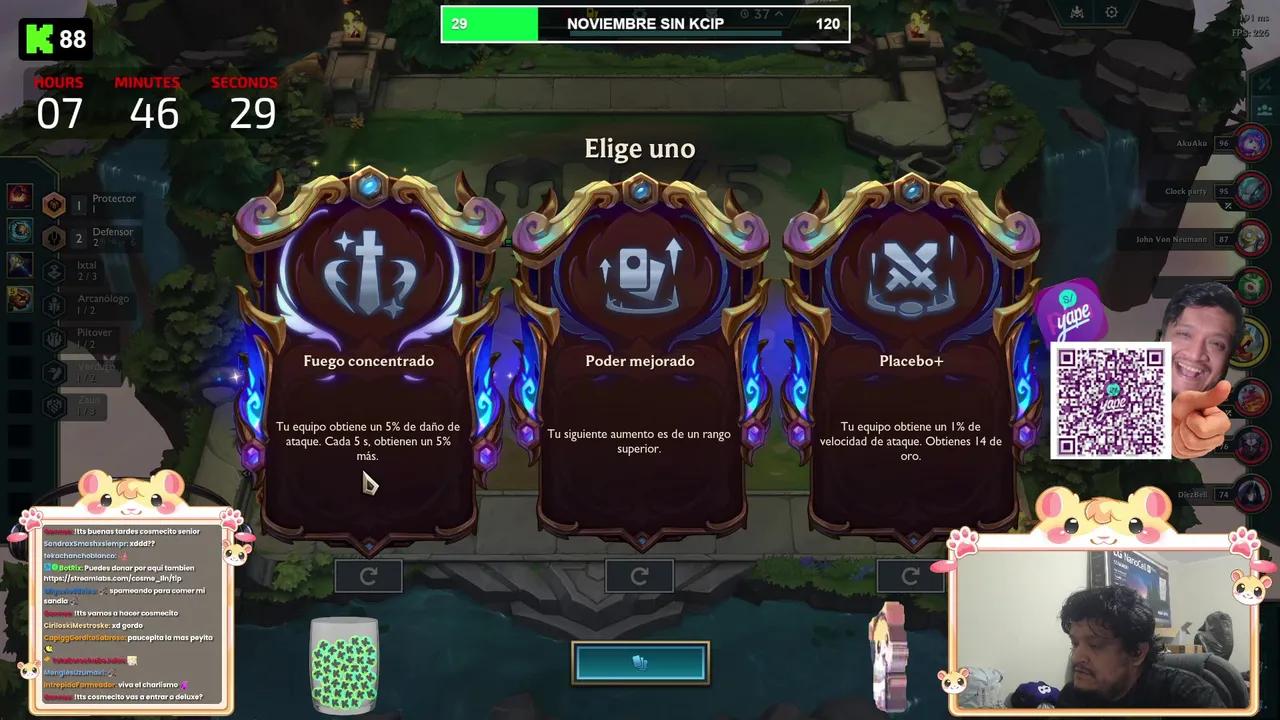
Task: Click the Defensor trait hexagon icon
Action: 53,237
